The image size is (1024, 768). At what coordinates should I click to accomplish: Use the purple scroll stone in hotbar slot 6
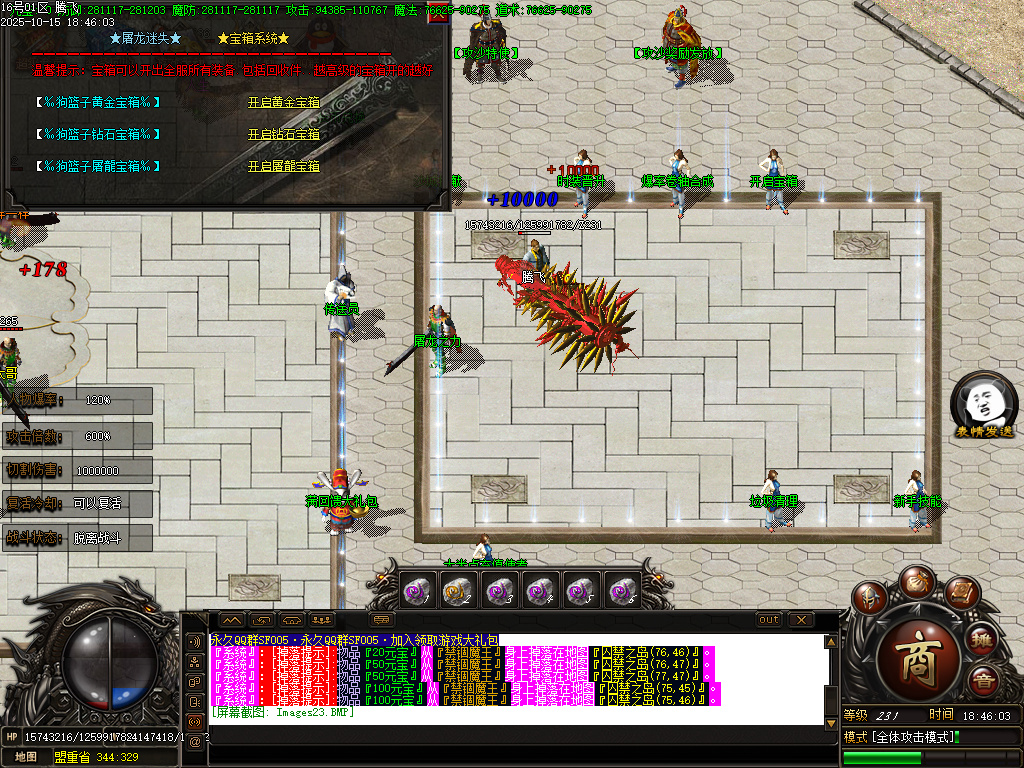pyautogui.click(x=624, y=592)
